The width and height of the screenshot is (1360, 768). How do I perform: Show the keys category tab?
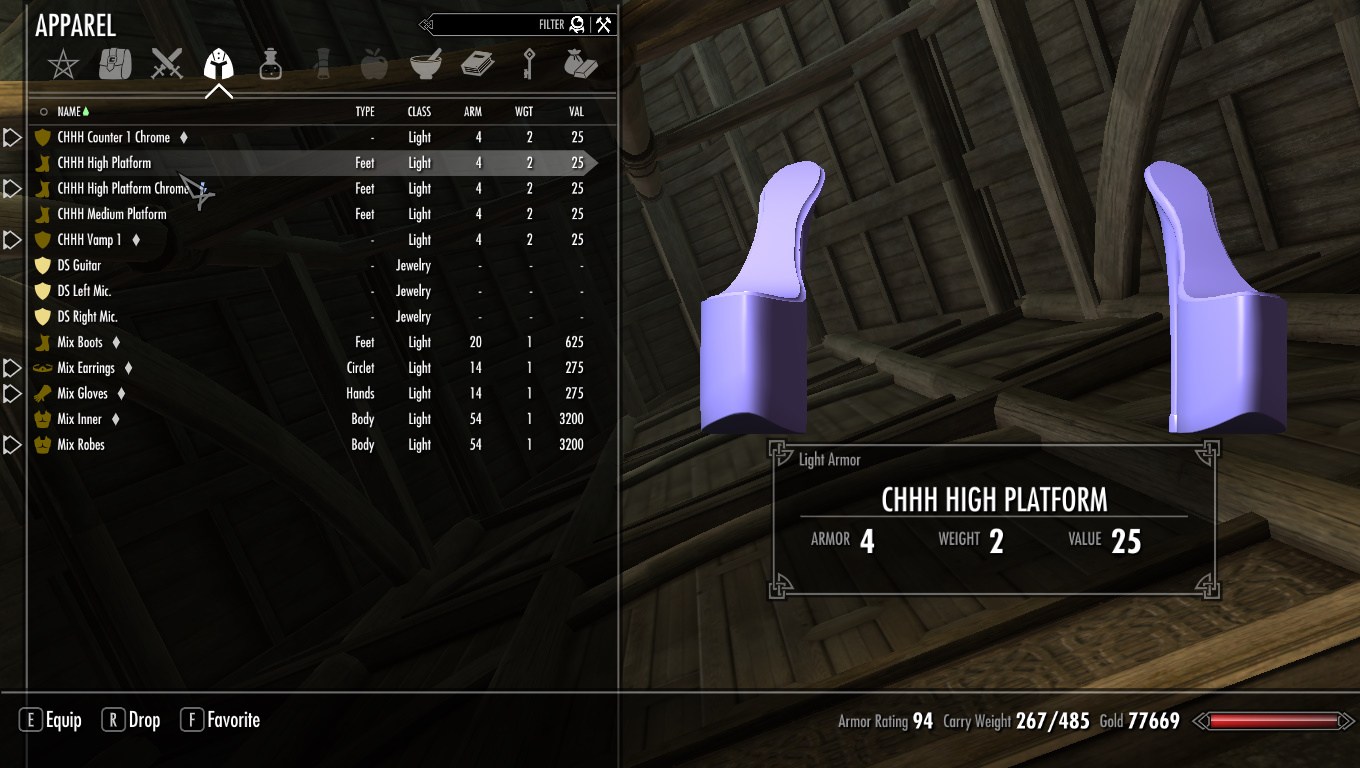click(528, 65)
